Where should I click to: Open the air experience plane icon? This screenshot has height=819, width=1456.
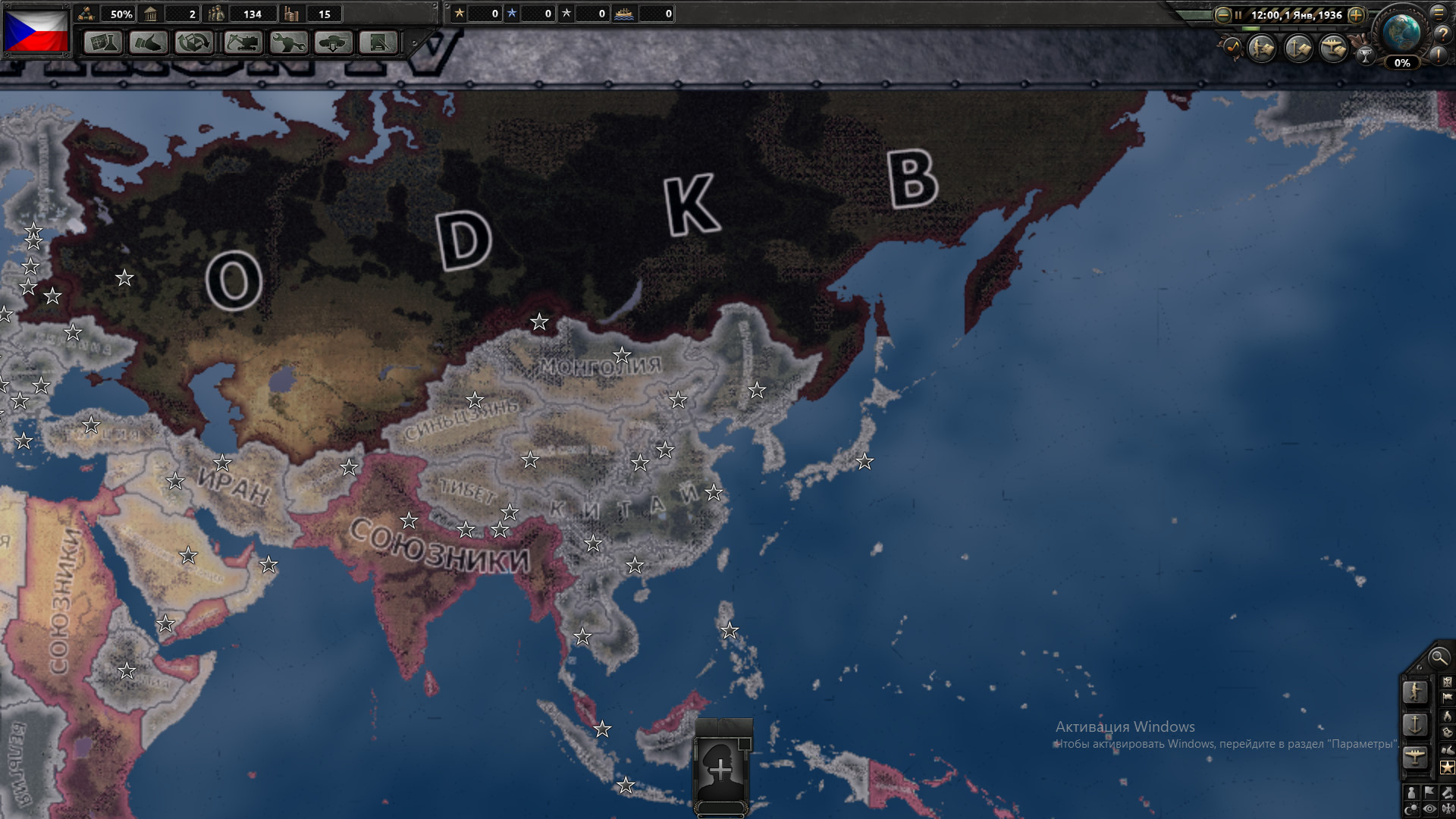[x=1332, y=47]
